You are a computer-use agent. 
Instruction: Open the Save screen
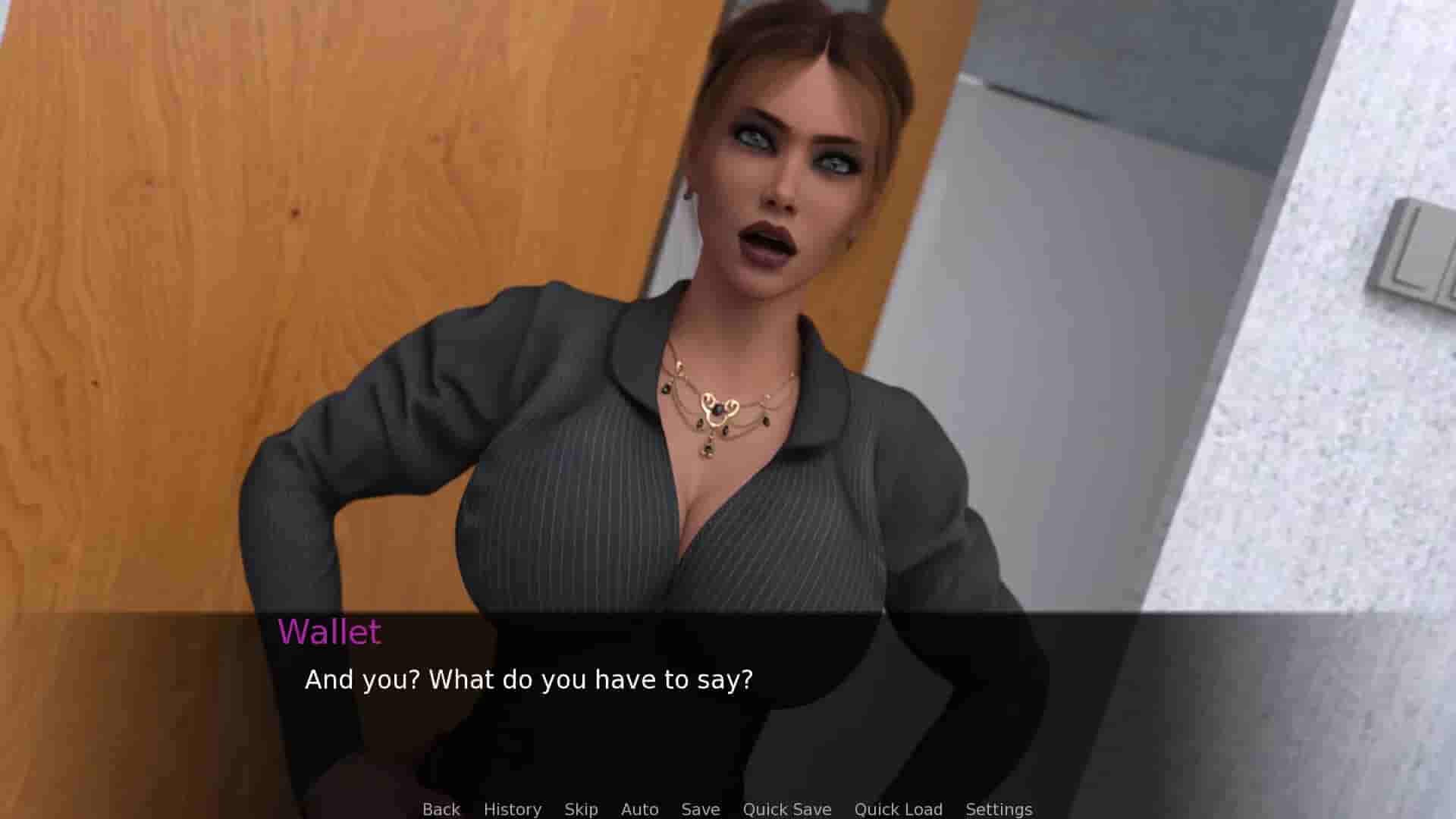700,808
